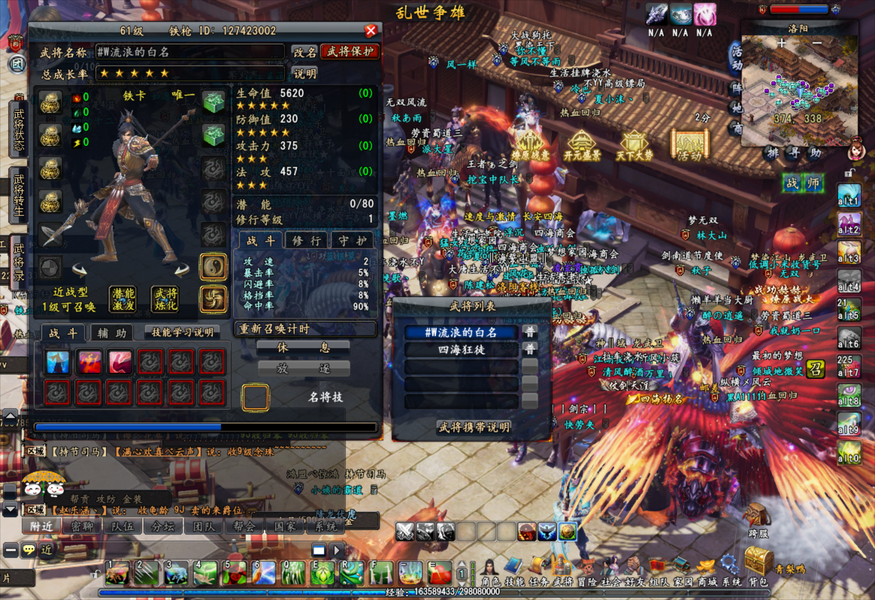Image resolution: width=875 pixels, height=600 pixels.
Task: Open the 武将携带说明 carry guide
Action: (473, 427)
